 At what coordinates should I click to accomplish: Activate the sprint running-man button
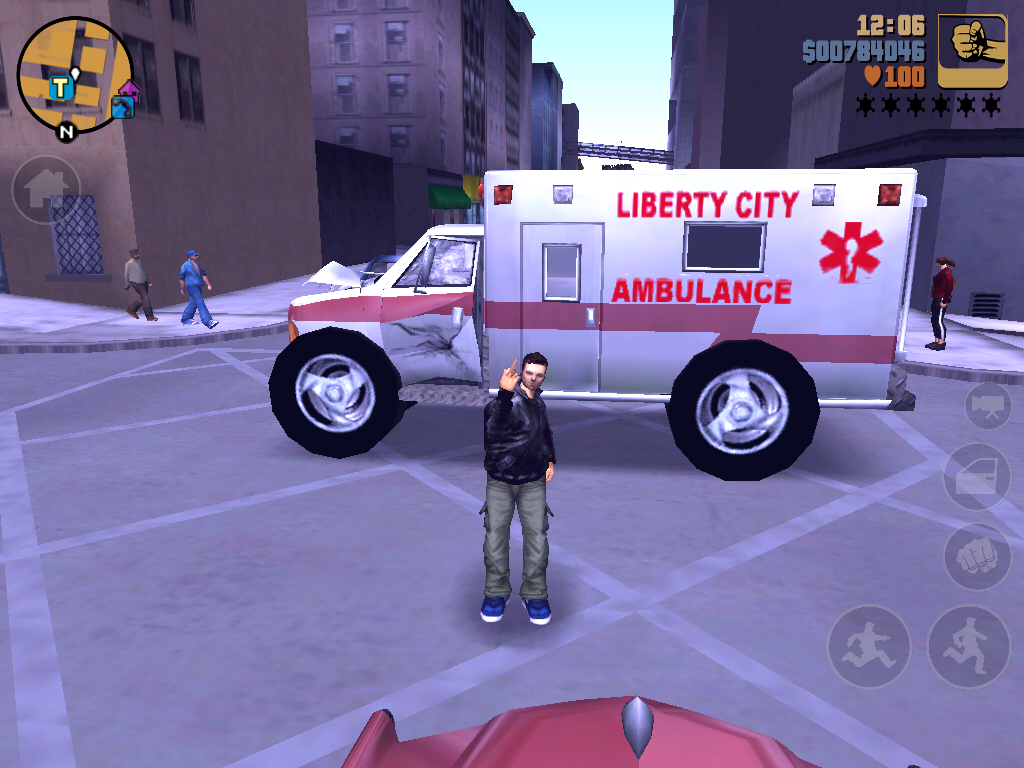(868, 647)
